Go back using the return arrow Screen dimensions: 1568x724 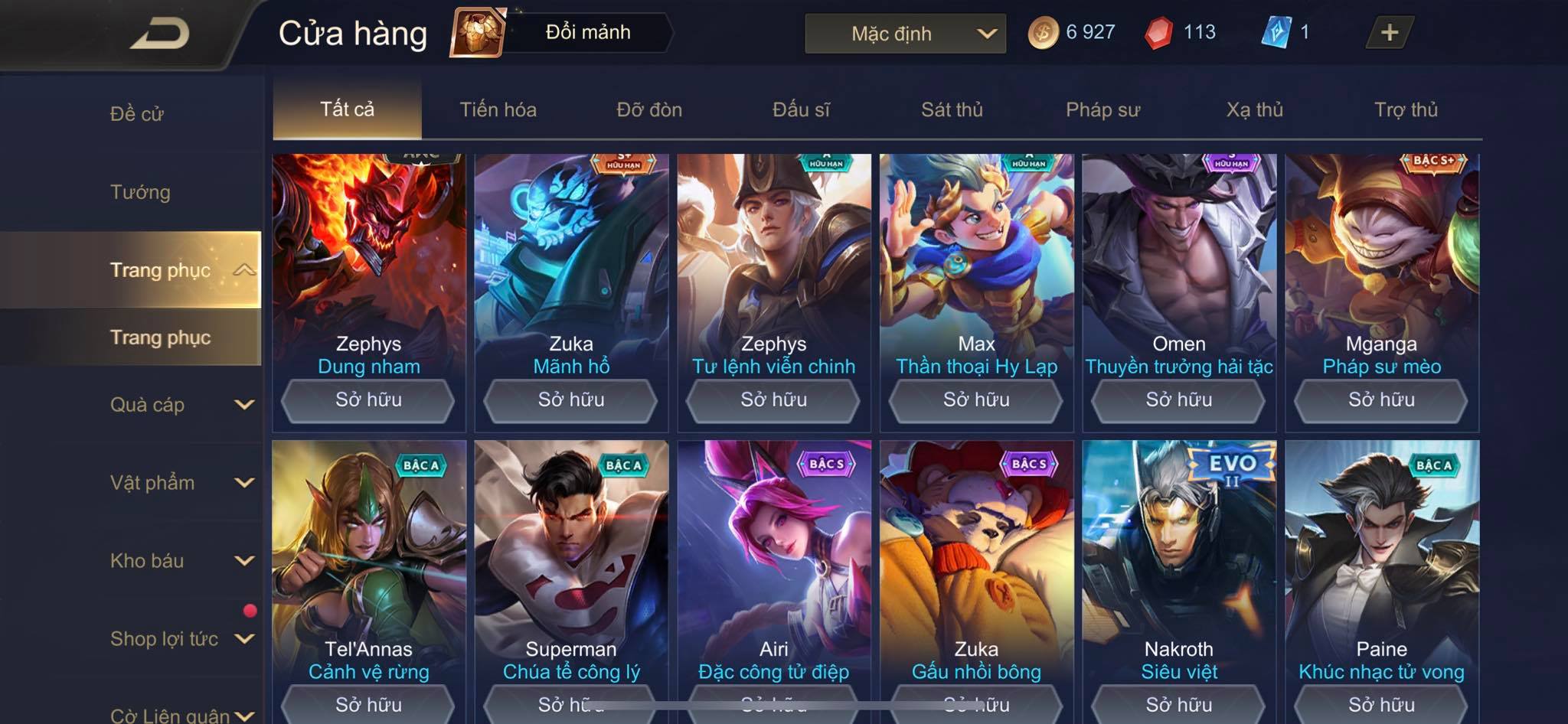pos(159,34)
